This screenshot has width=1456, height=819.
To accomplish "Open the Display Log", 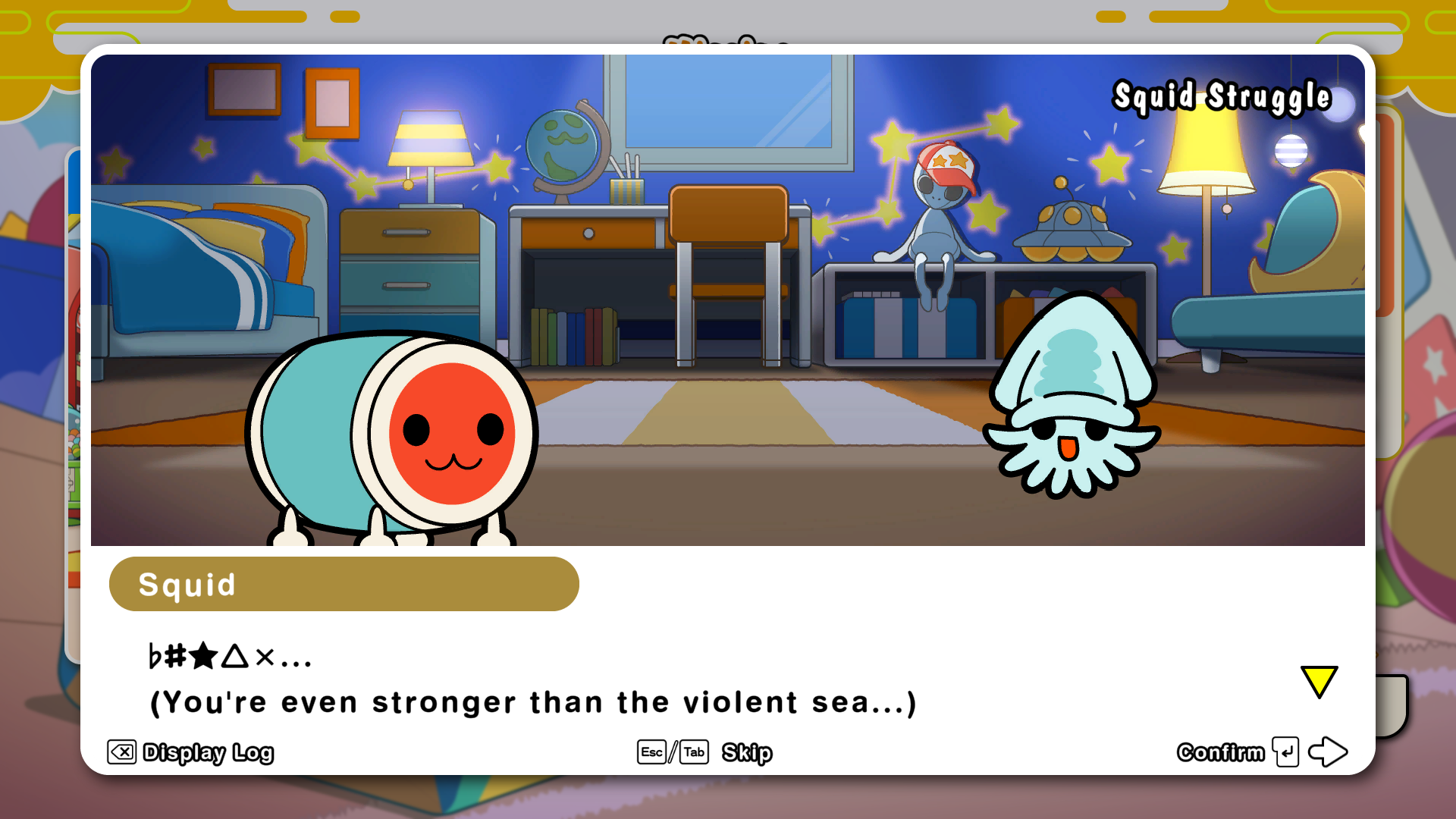I will [190, 752].
